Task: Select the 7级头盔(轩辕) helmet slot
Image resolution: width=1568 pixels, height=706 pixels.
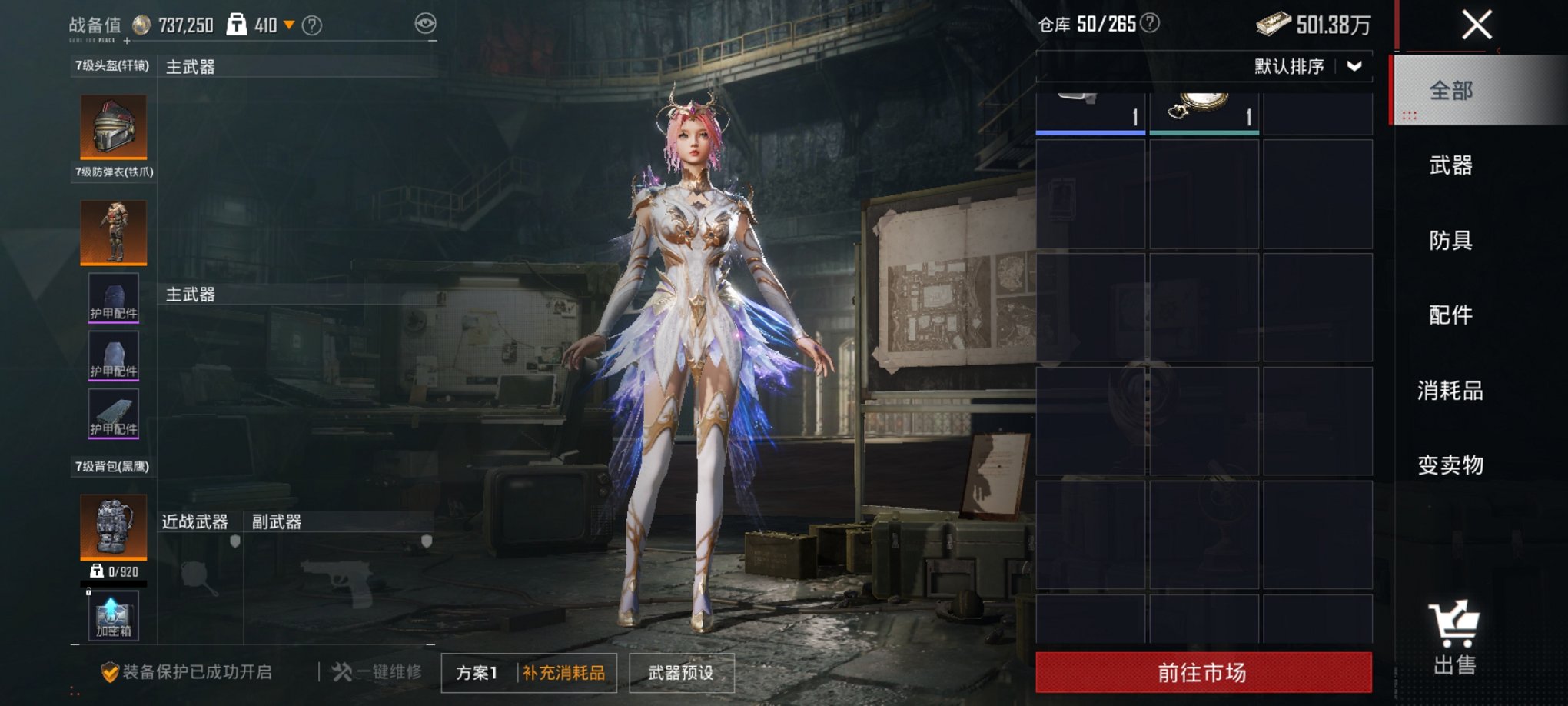Action: [x=113, y=127]
